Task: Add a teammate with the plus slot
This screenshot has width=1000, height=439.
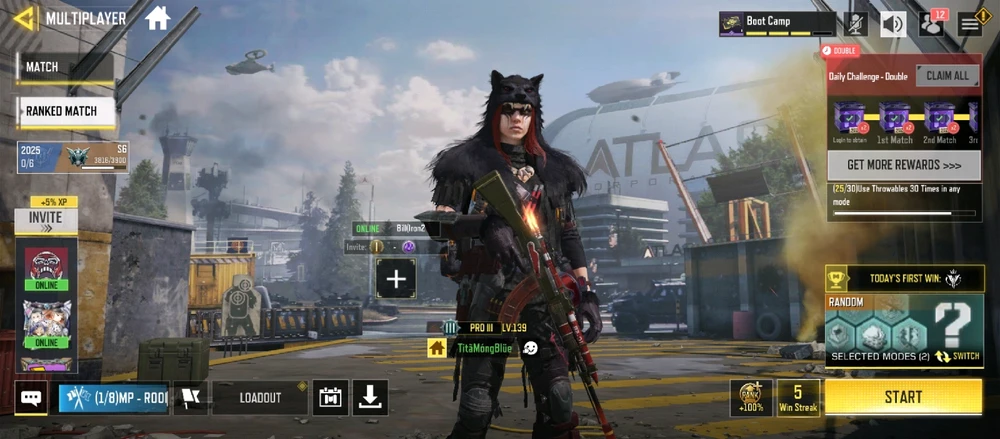Action: 396,279
